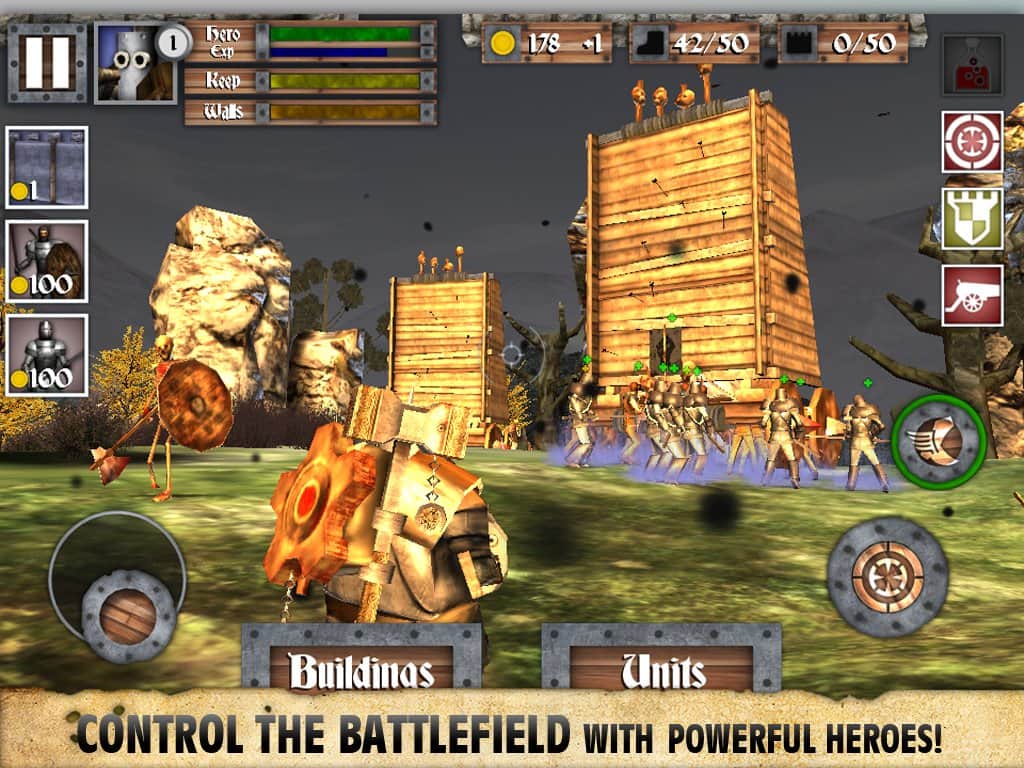Viewport: 1024px width, 768px height.
Task: Open the hero portrait panel
Action: [x=136, y=64]
